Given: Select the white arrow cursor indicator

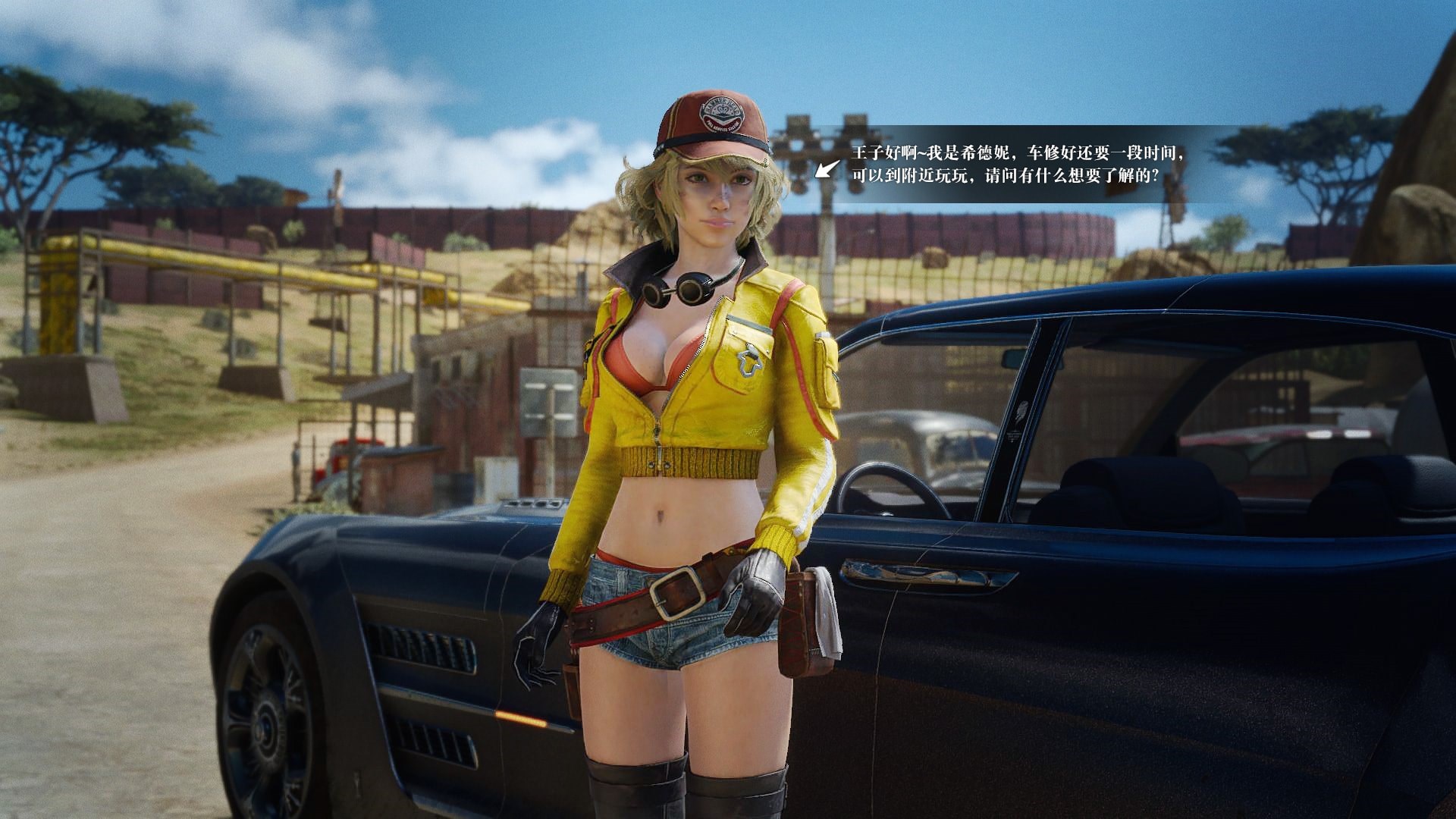Looking at the screenshot, I should coord(825,169).
